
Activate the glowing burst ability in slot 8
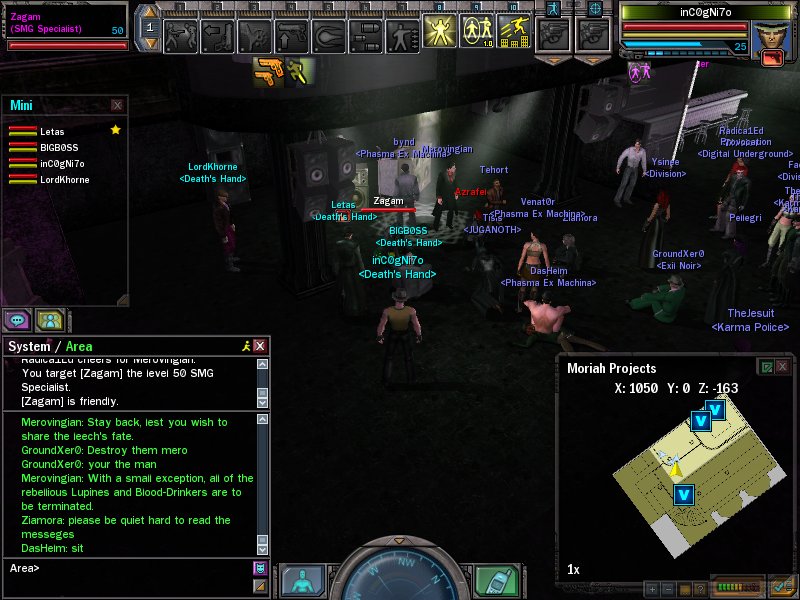pyautogui.click(x=440, y=32)
